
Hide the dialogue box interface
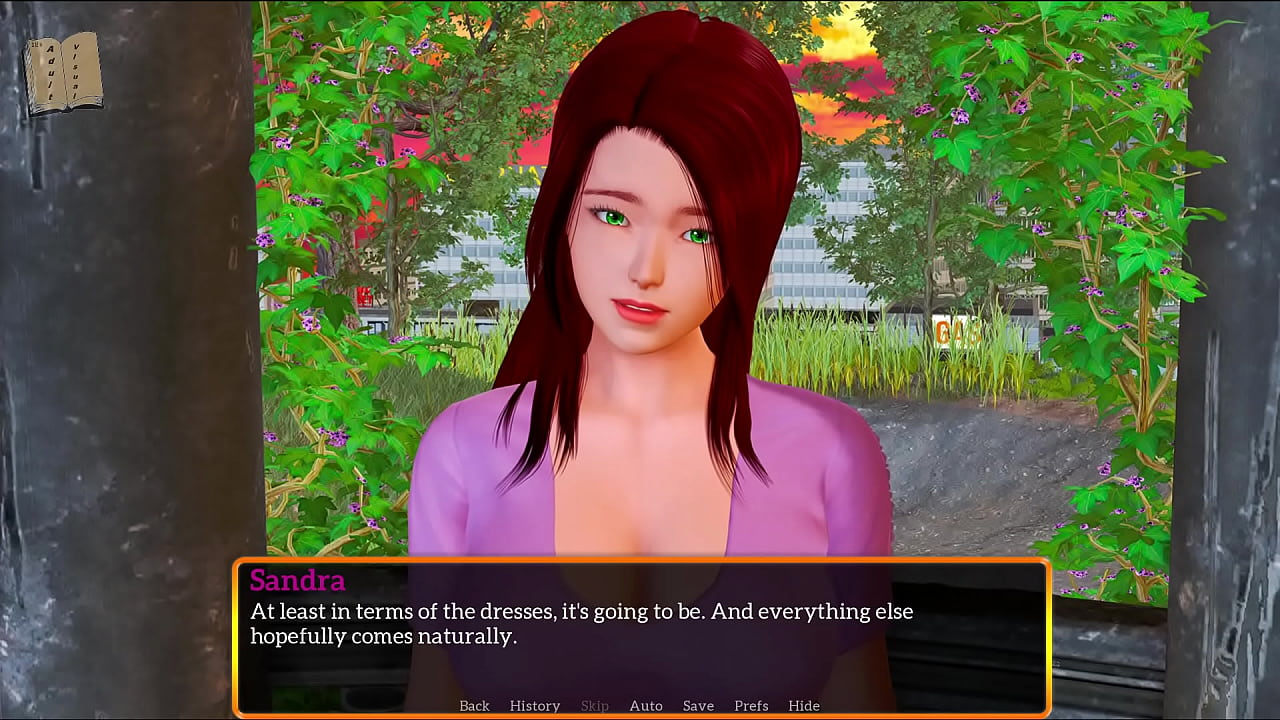(x=804, y=706)
